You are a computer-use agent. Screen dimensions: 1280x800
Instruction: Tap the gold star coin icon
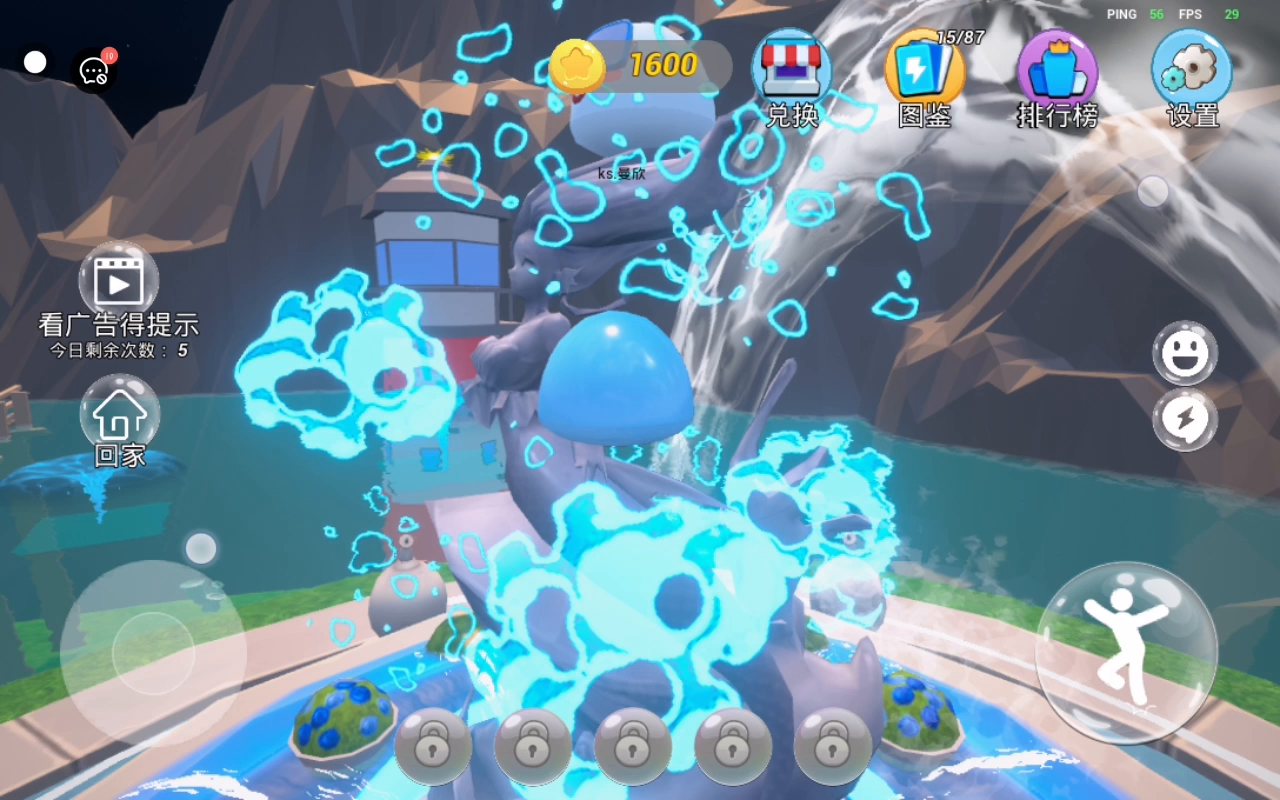click(577, 67)
